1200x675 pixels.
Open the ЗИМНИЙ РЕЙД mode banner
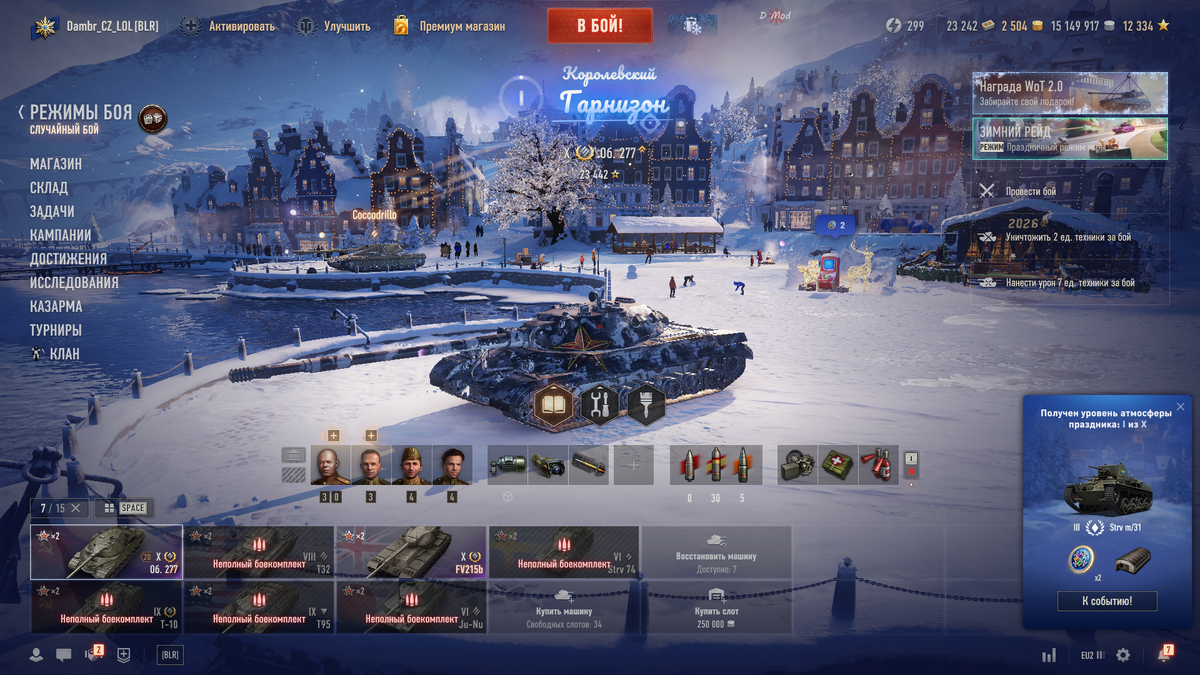1069,139
